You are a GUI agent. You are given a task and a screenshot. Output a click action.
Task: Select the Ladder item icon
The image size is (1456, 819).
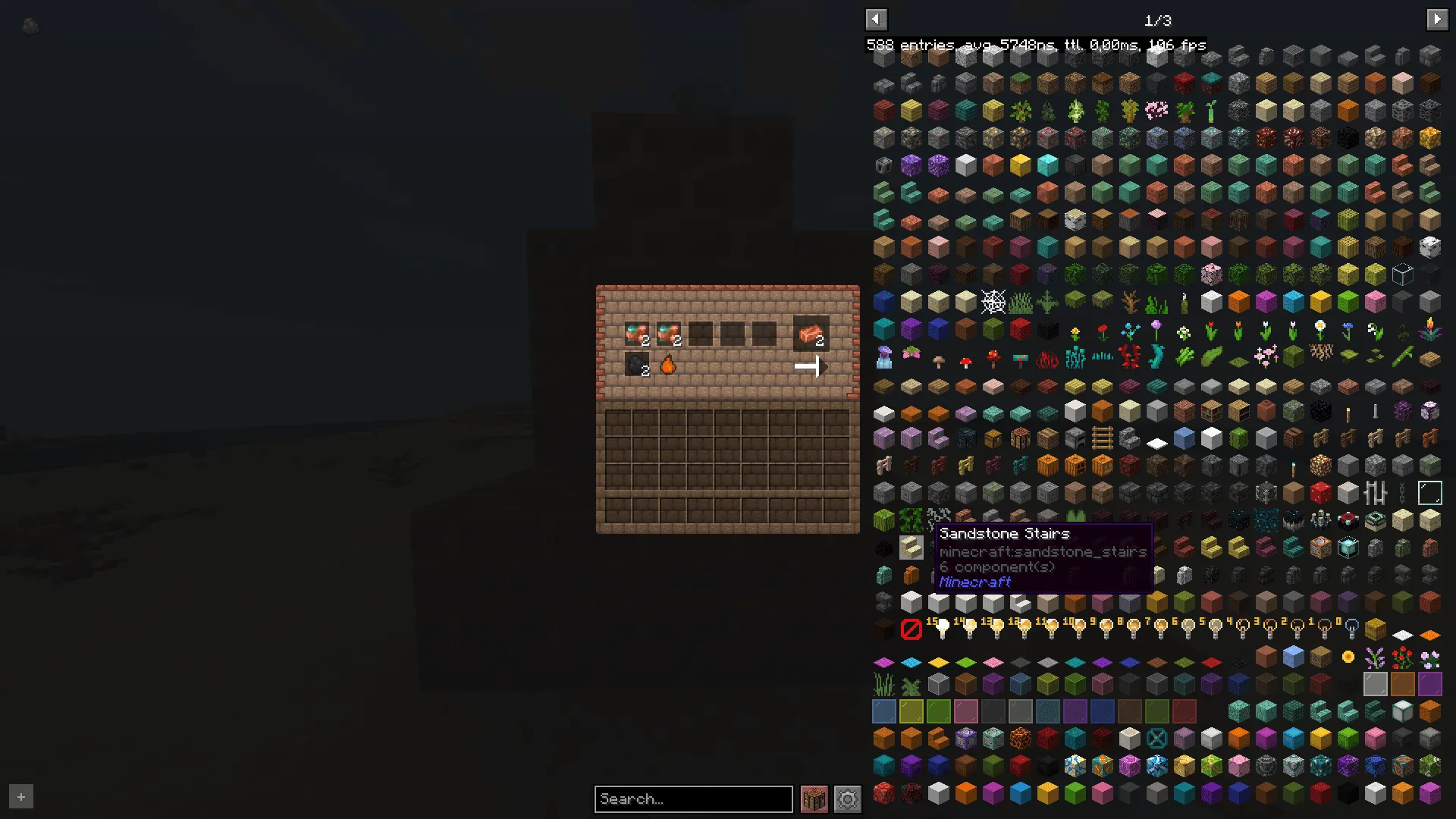[1102, 438]
